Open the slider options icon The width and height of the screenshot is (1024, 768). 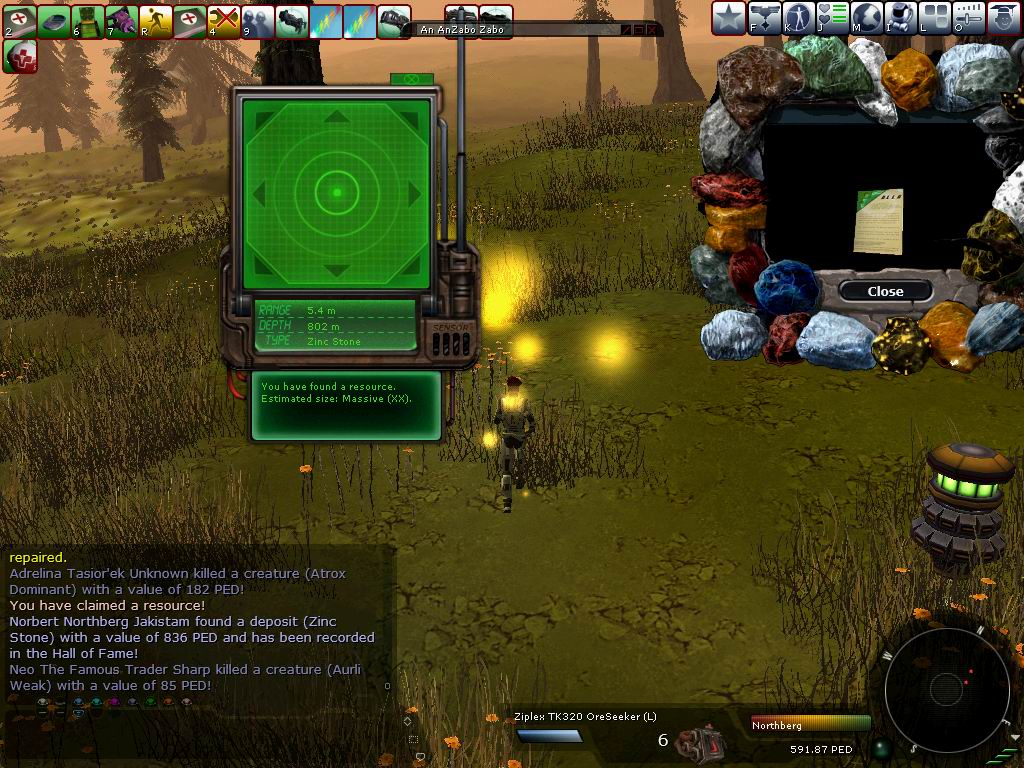970,18
